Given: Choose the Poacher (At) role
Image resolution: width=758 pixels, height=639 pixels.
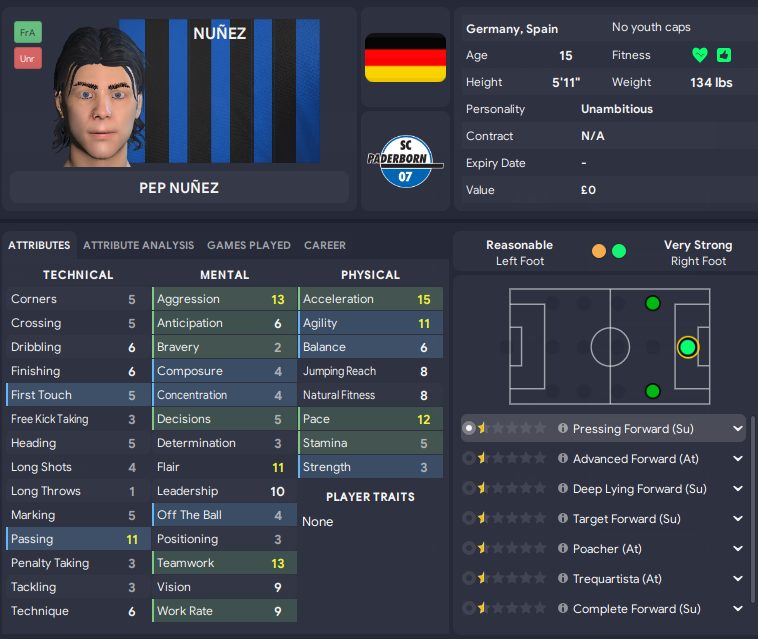Looking at the screenshot, I should pyautogui.click(x=607, y=549).
